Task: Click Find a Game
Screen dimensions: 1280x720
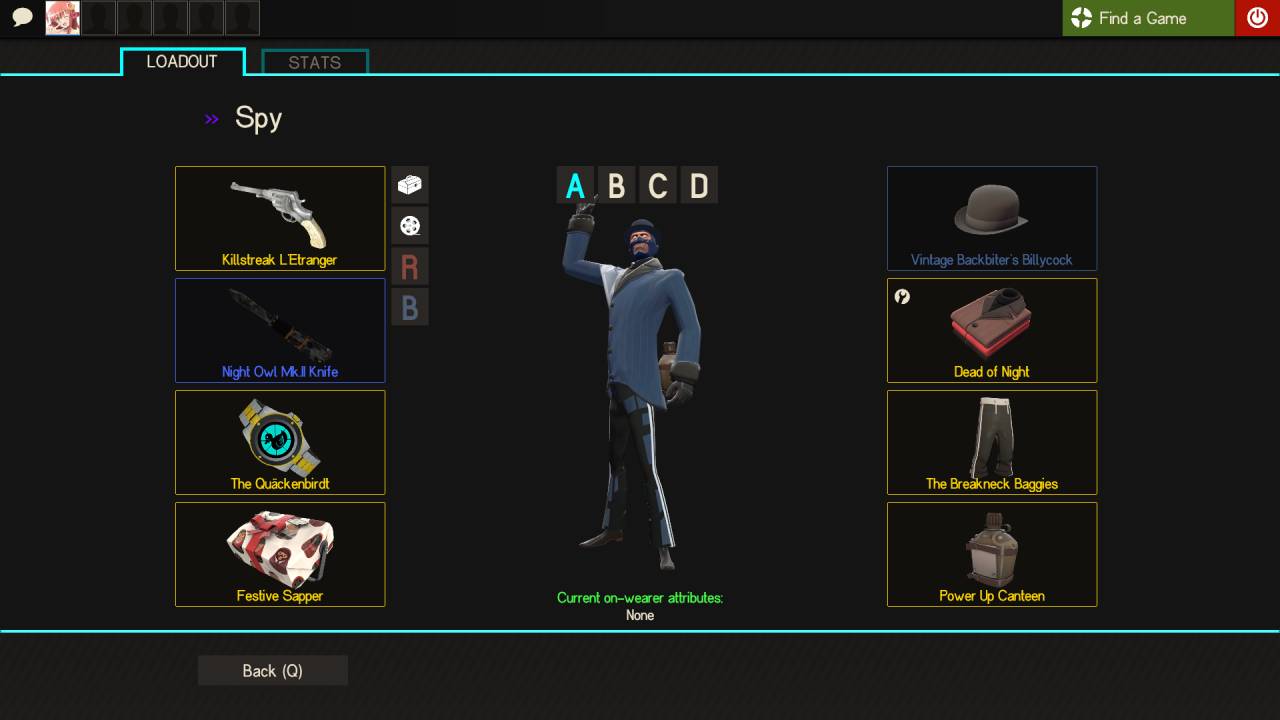Action: point(1148,18)
